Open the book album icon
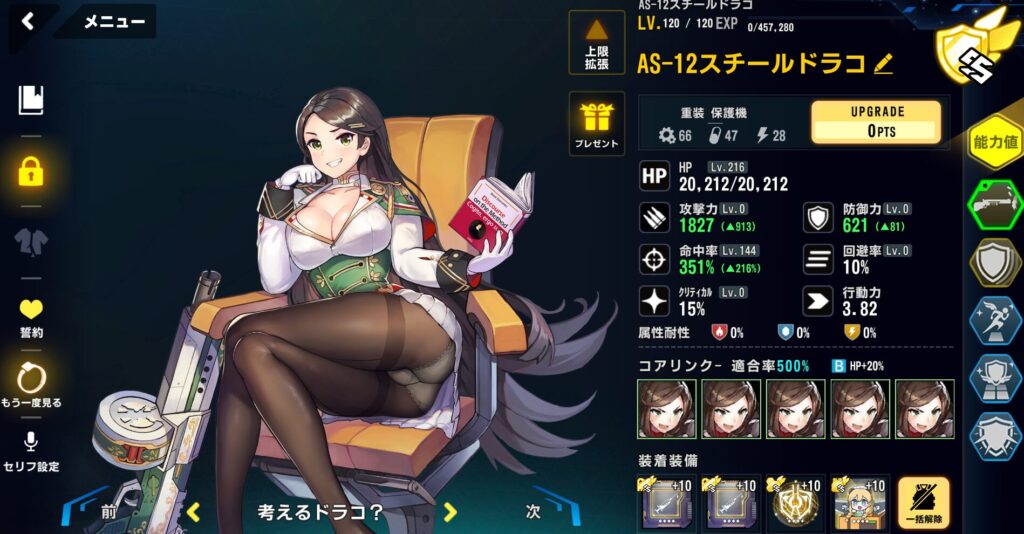Screen dimensions: 1024x534 pyautogui.click(x=31, y=100)
